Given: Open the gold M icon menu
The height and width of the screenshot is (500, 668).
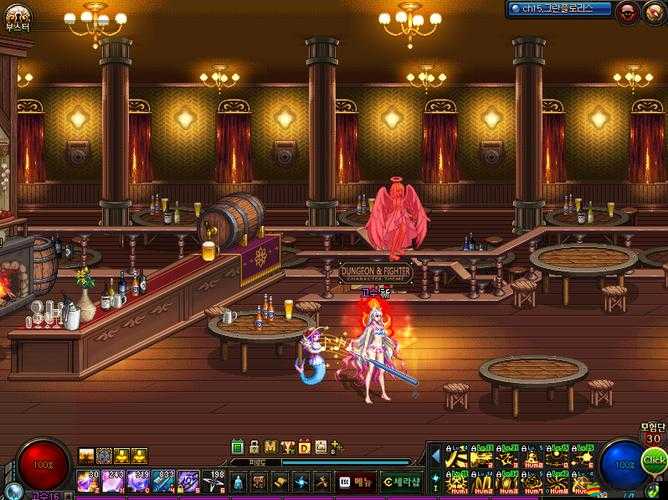Looking at the screenshot, I should click(x=271, y=447).
